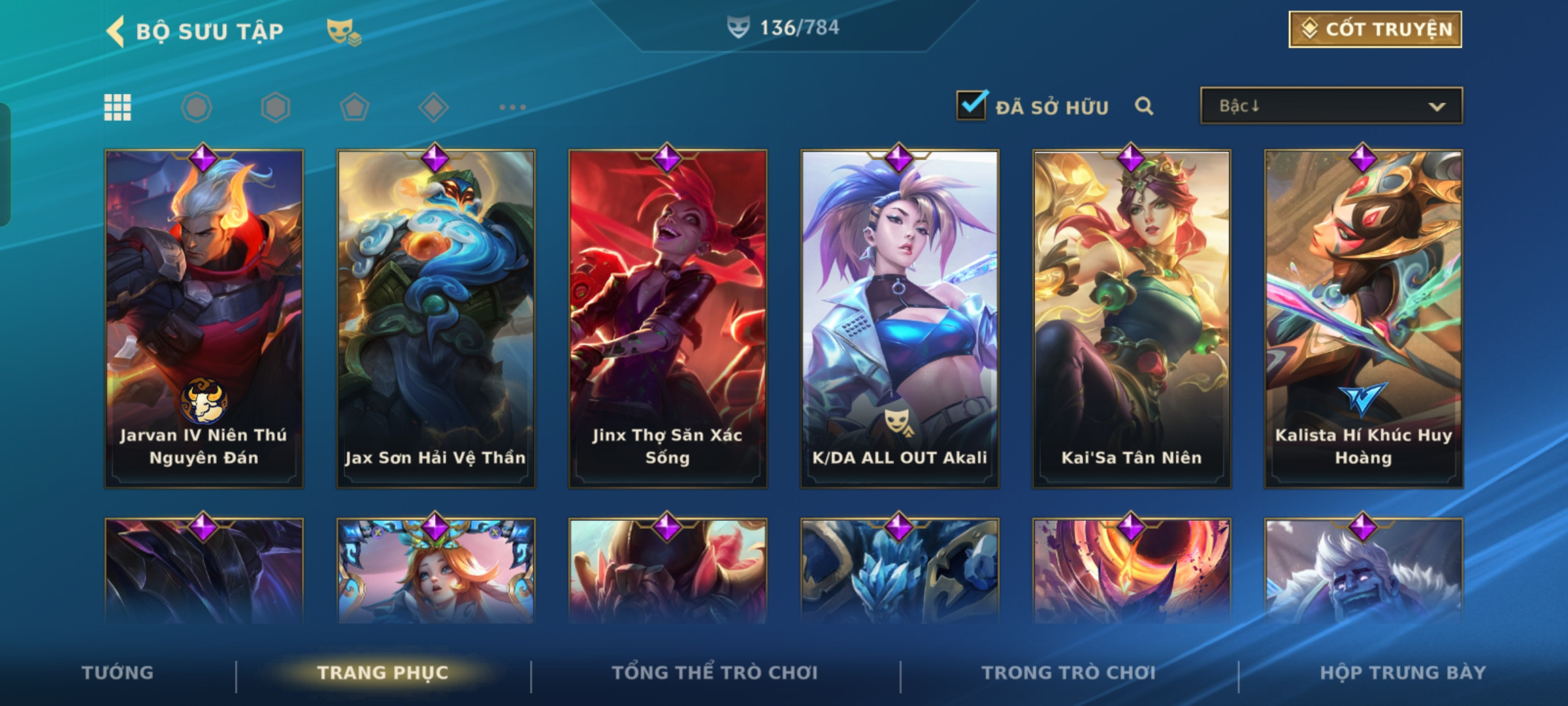The image size is (1568, 706).
Task: Select the Kai'Sa Tân Niên skin card
Action: [x=1132, y=318]
